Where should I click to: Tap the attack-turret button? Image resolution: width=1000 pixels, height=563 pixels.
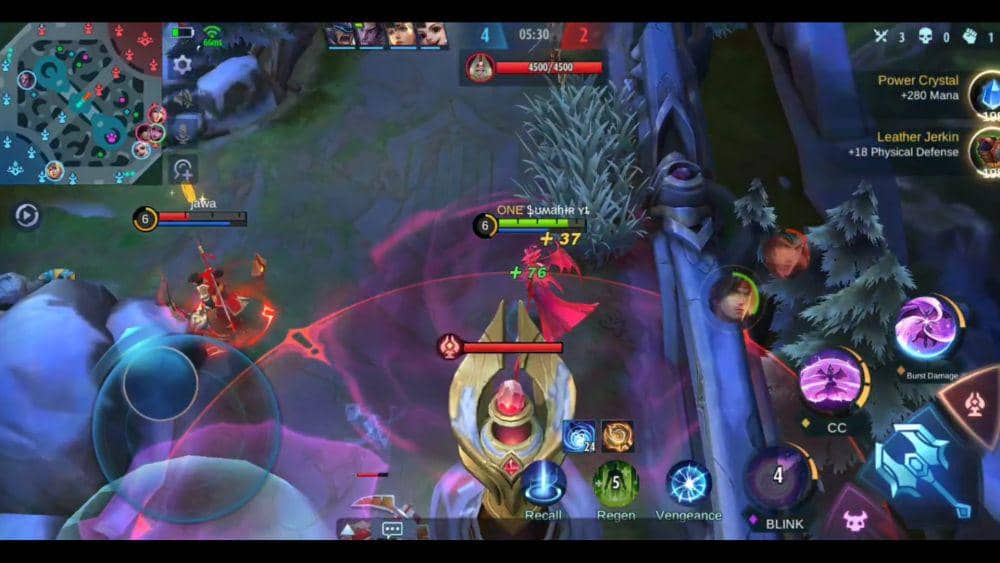pos(974,404)
